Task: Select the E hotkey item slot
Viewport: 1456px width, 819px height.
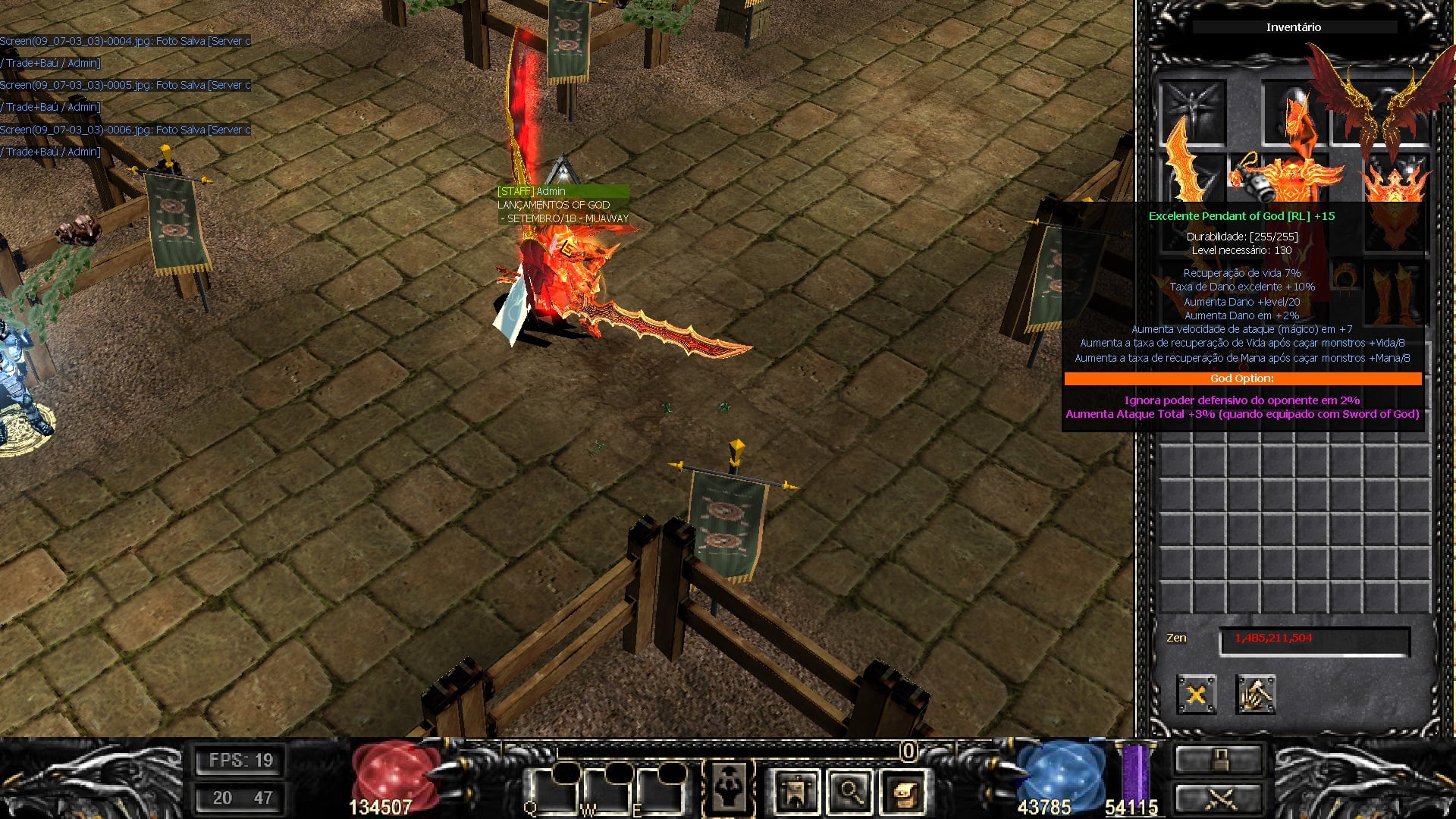Action: click(x=660, y=790)
